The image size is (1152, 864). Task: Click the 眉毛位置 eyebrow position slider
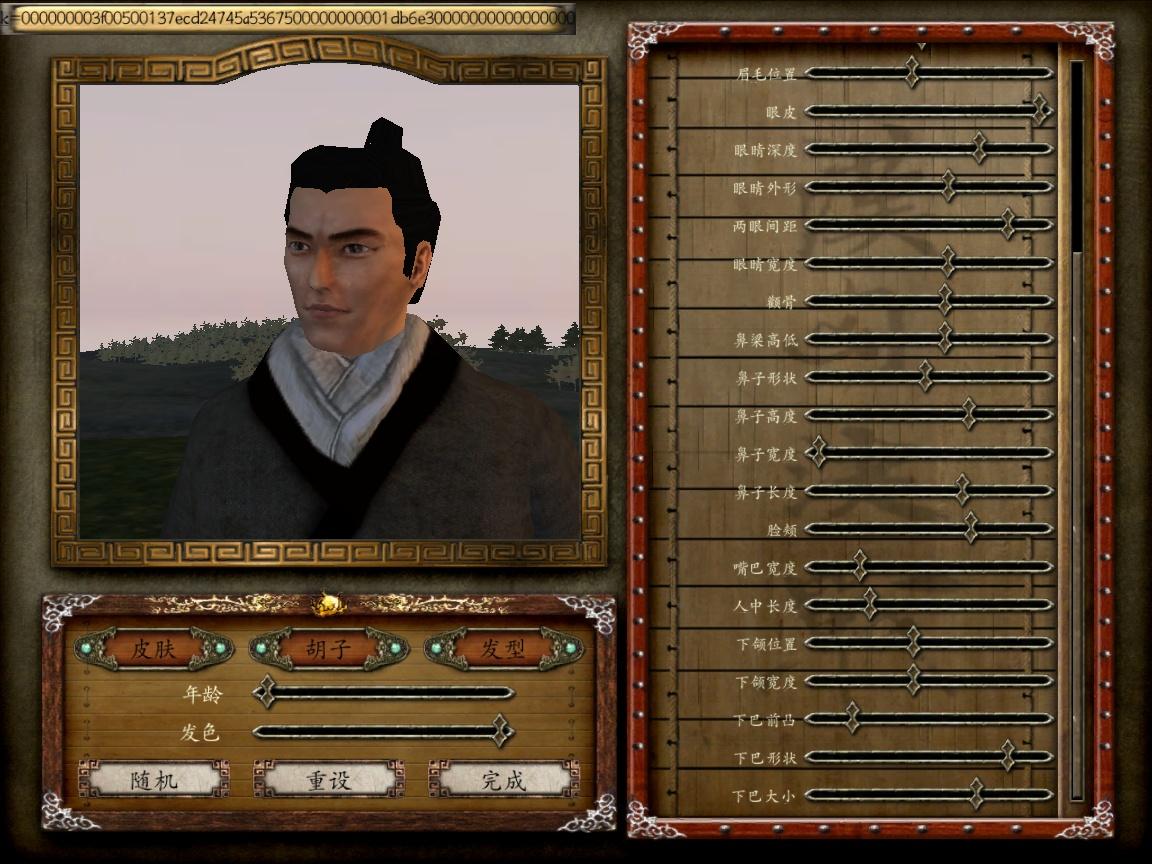point(911,73)
